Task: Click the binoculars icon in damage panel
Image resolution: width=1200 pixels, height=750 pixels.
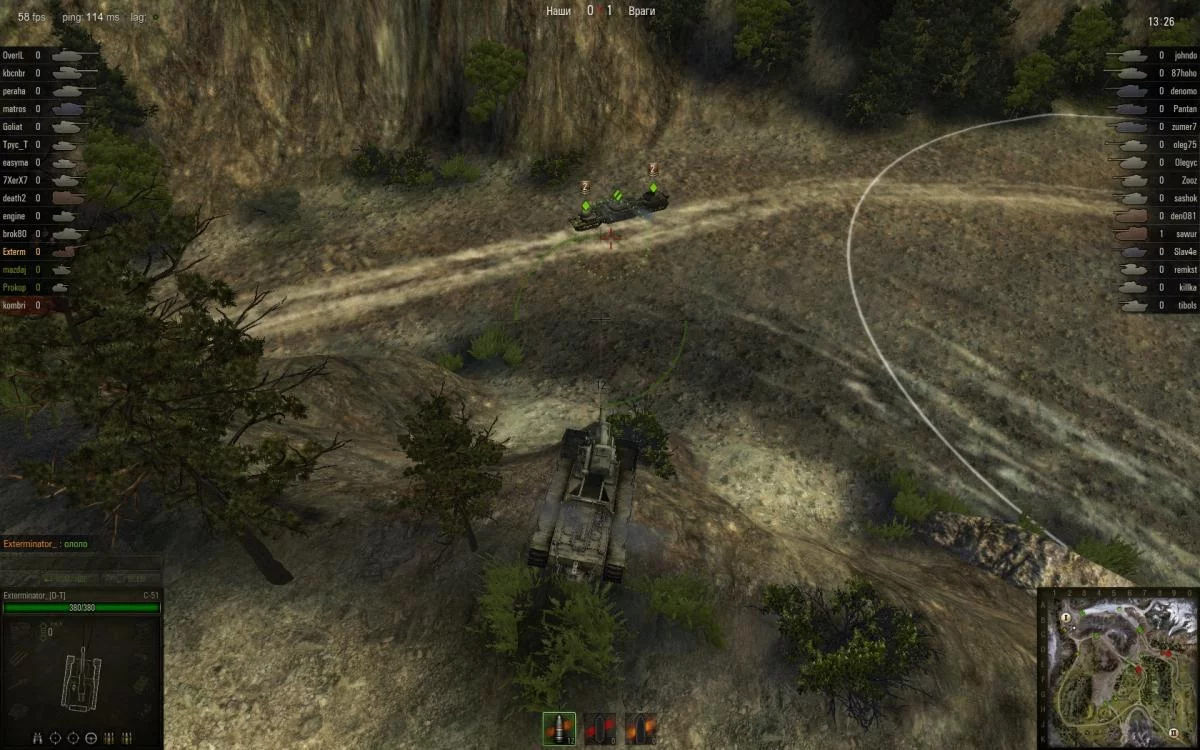Action: coord(37,738)
